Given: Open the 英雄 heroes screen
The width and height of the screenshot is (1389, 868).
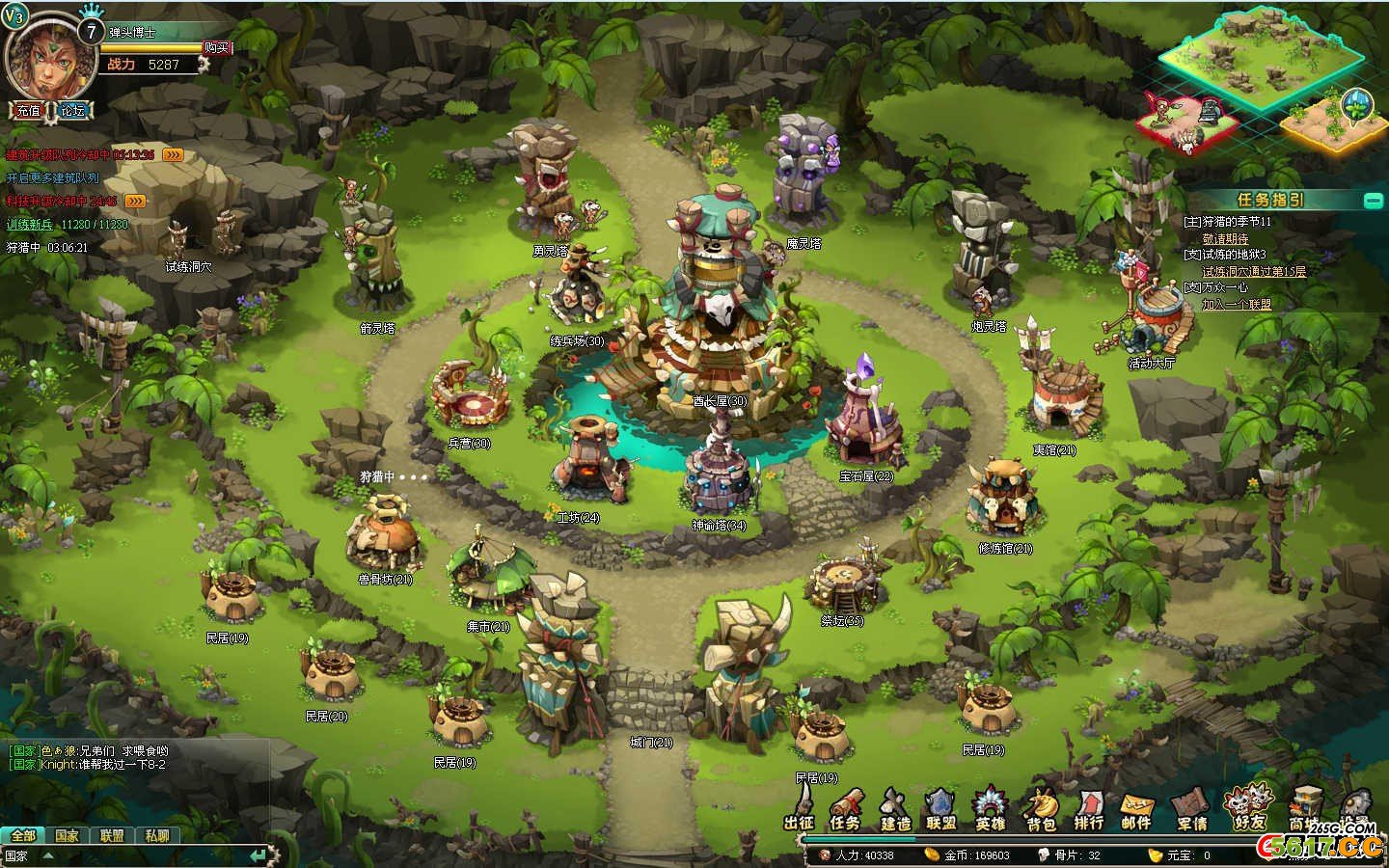Looking at the screenshot, I should click(991, 808).
